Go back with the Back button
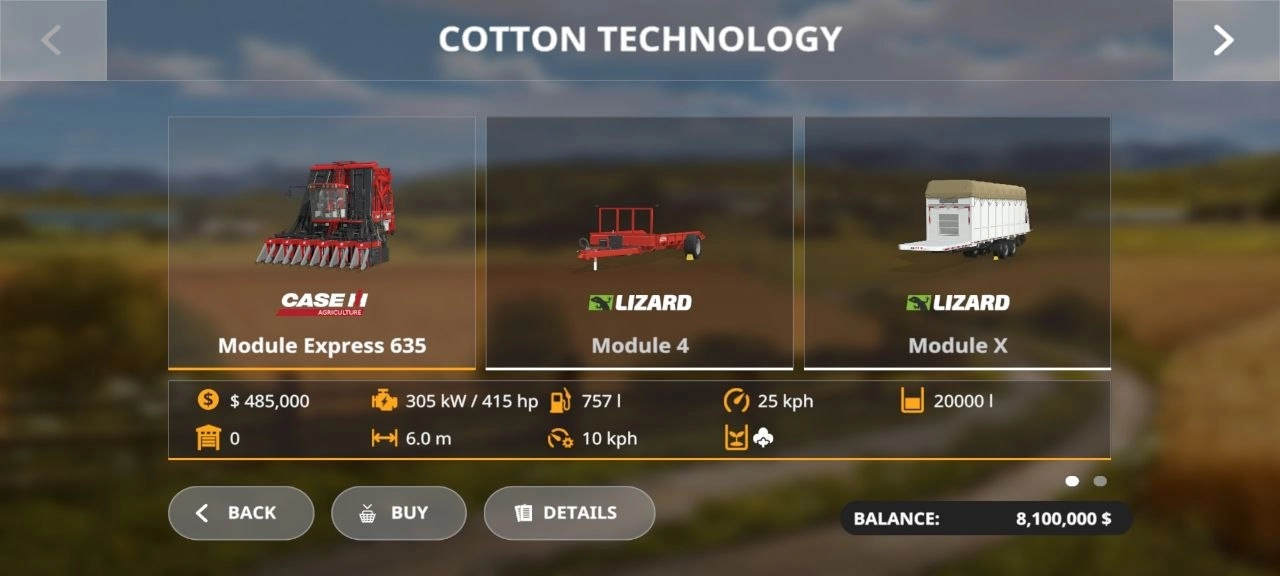 pyautogui.click(x=241, y=513)
